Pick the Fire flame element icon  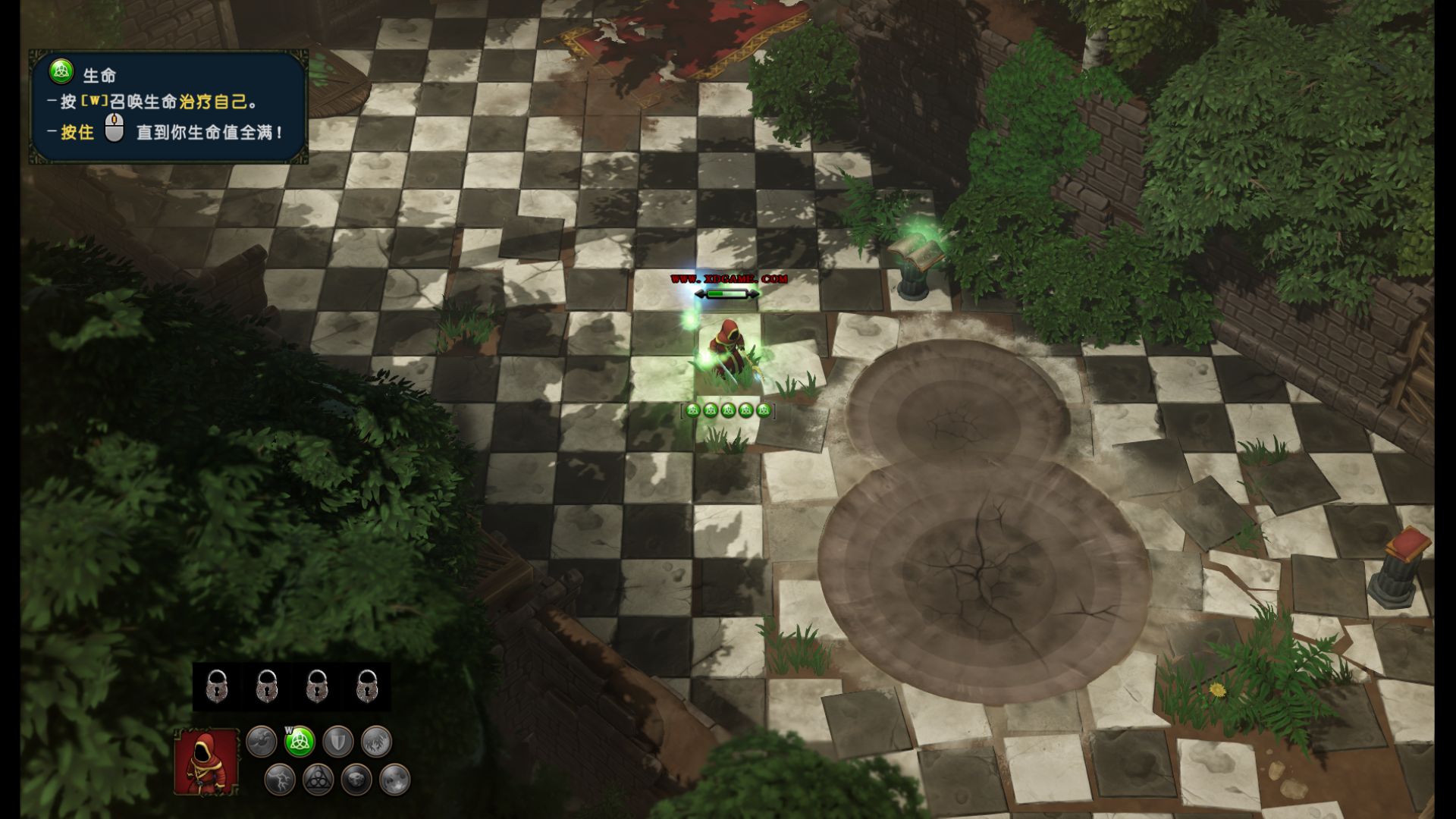394,780
